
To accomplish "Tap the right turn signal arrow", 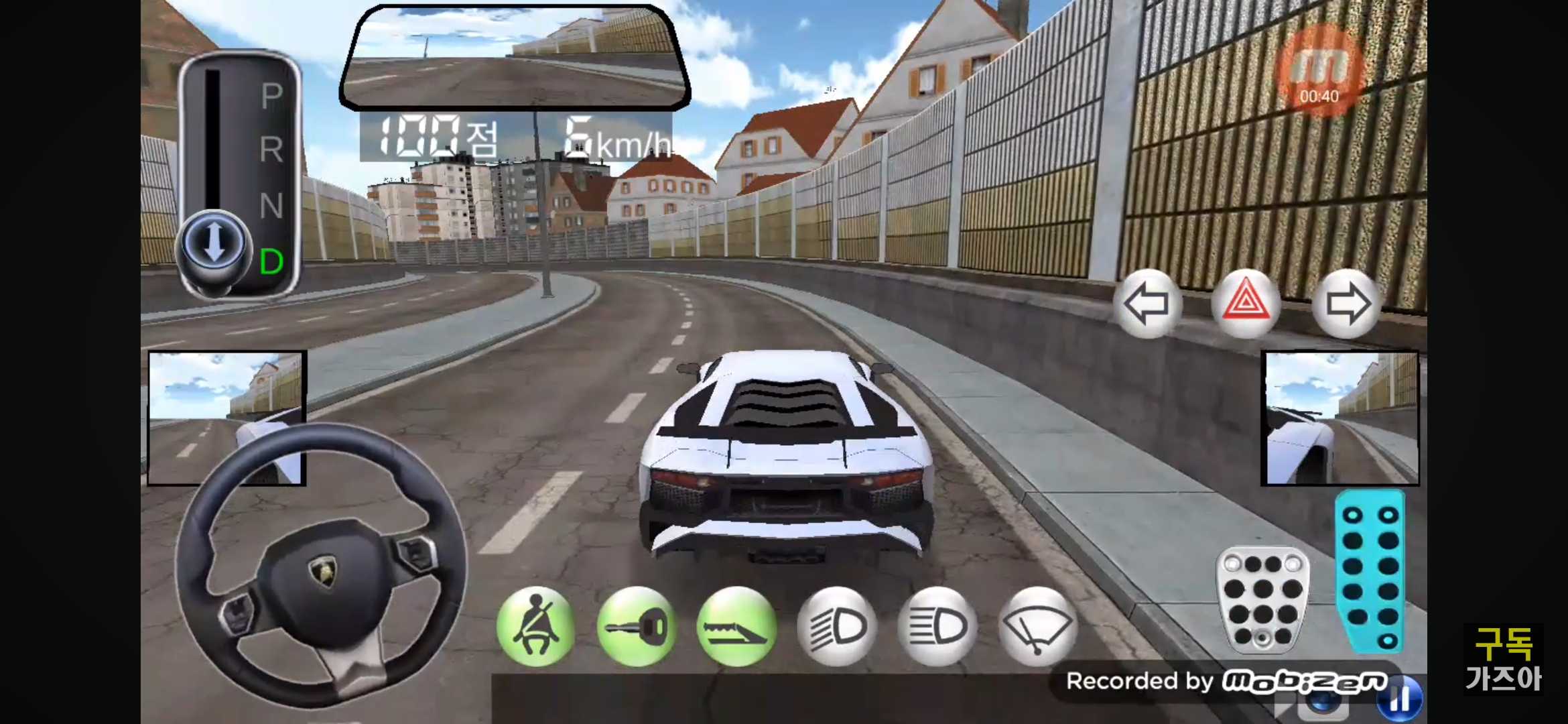I will point(1347,304).
